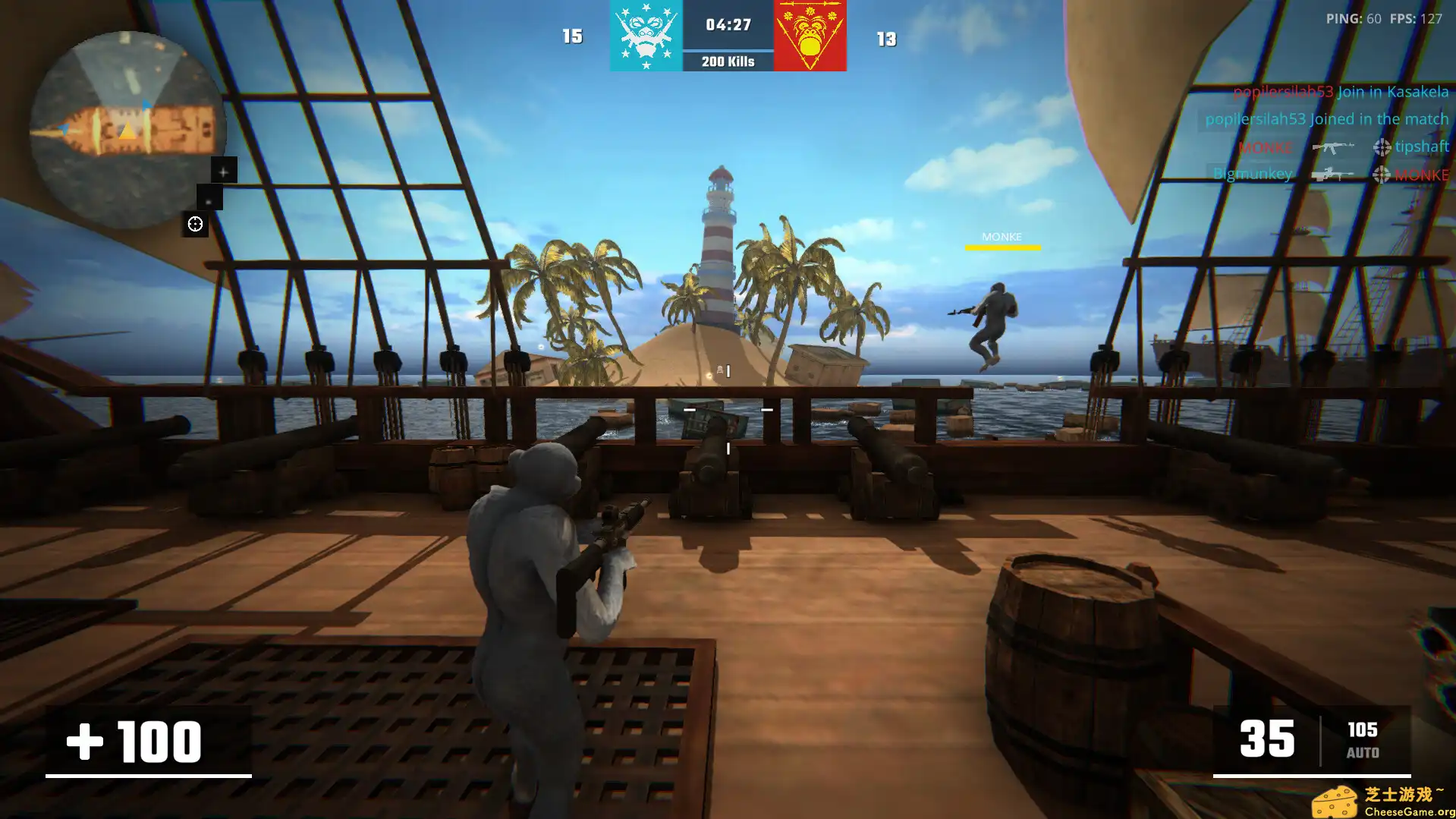Click the popilersilah53 Join in Kasakela message

pos(1341,92)
